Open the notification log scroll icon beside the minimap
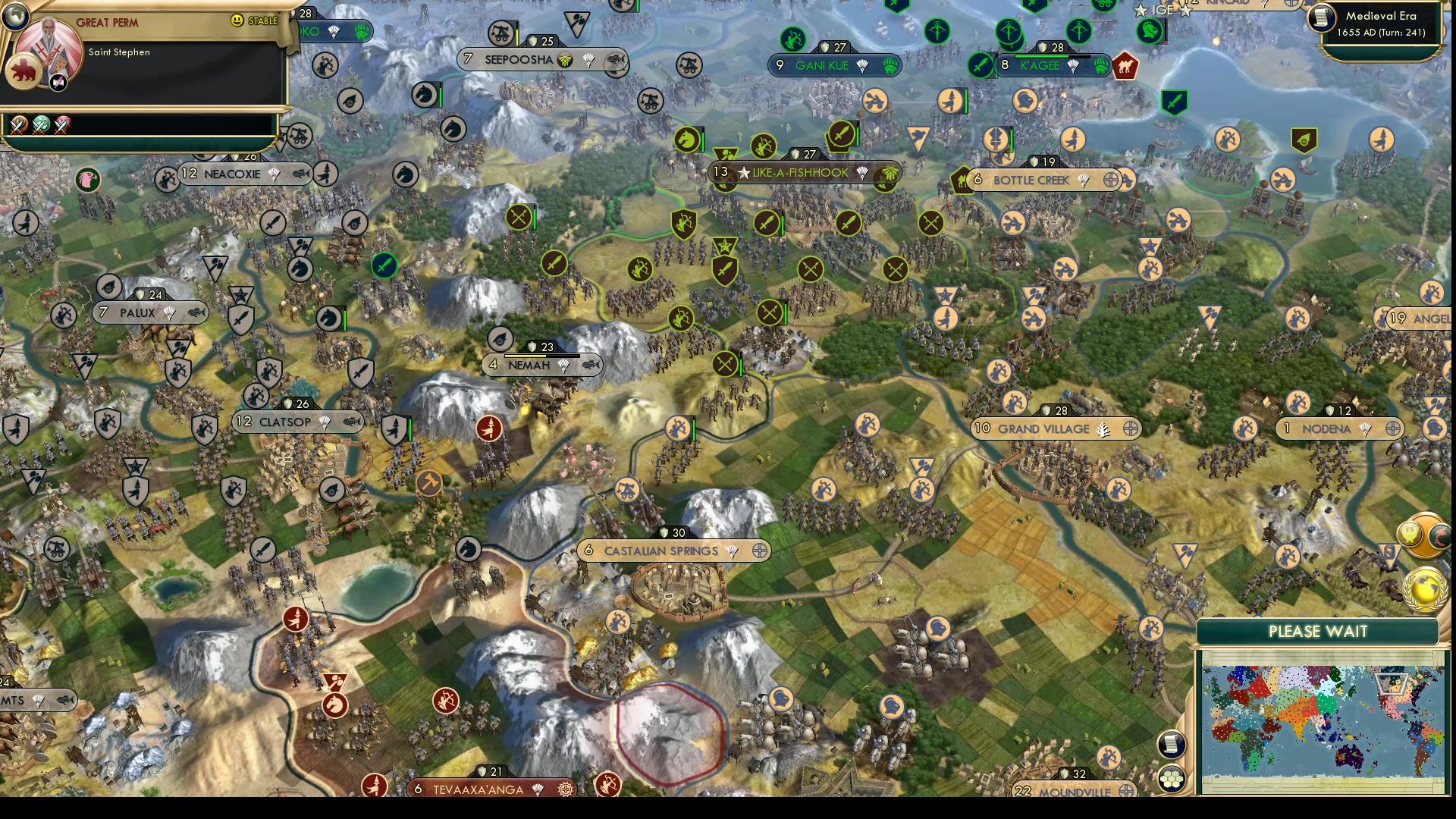The width and height of the screenshot is (1456, 819). pos(1172,744)
